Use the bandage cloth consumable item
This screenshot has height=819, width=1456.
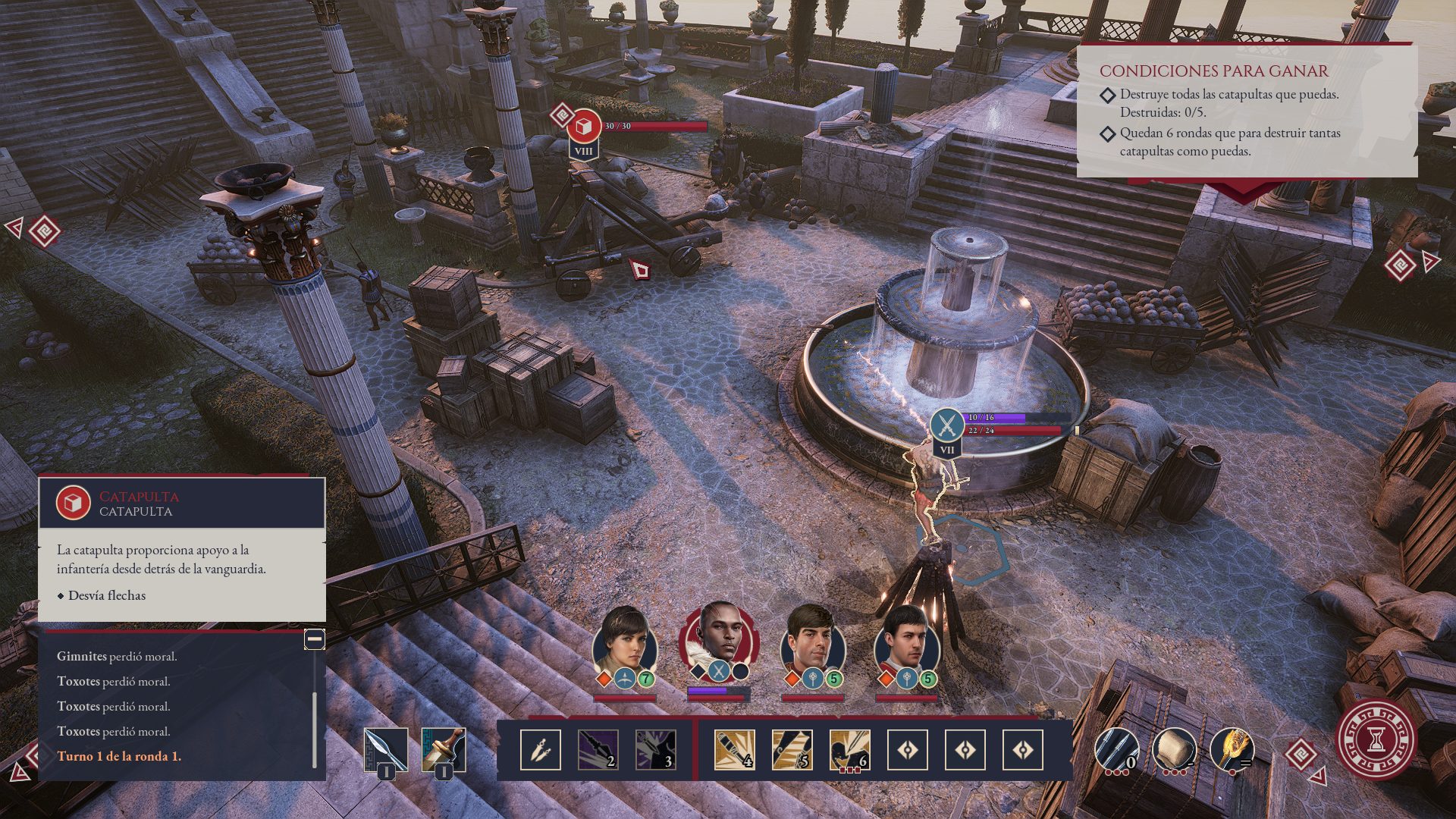click(x=1174, y=749)
